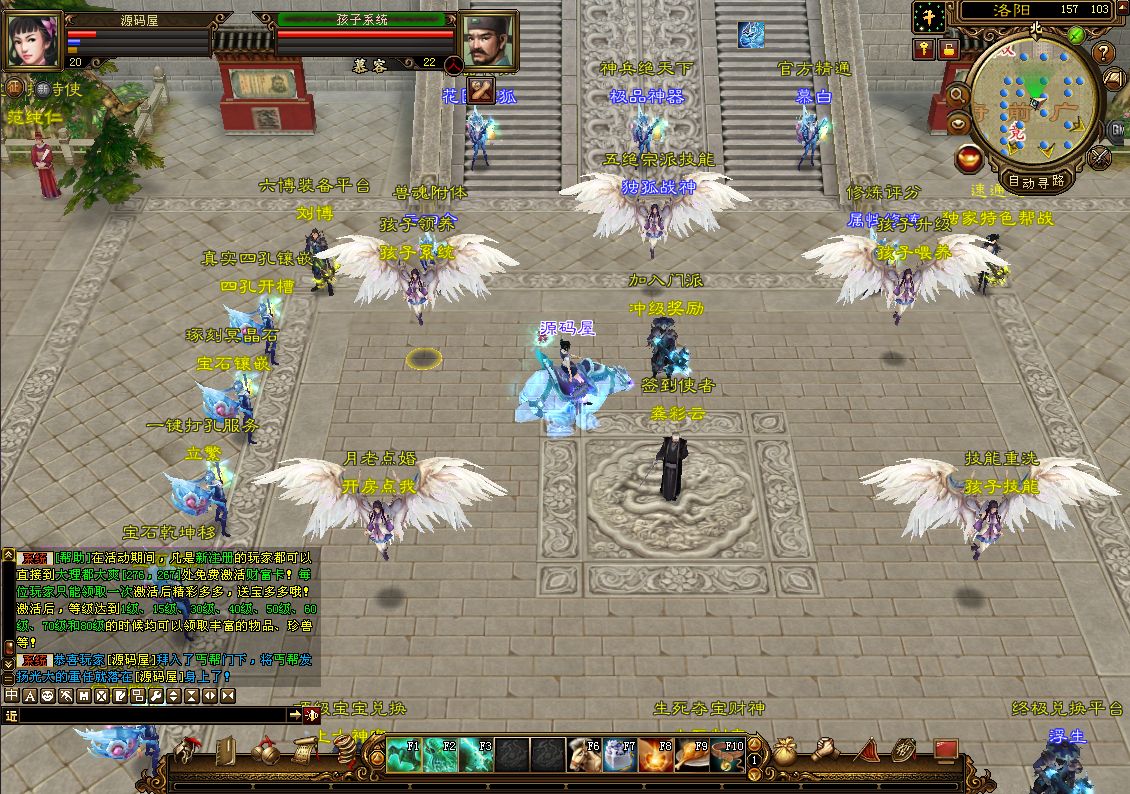Open the circular minimap

(1033, 99)
